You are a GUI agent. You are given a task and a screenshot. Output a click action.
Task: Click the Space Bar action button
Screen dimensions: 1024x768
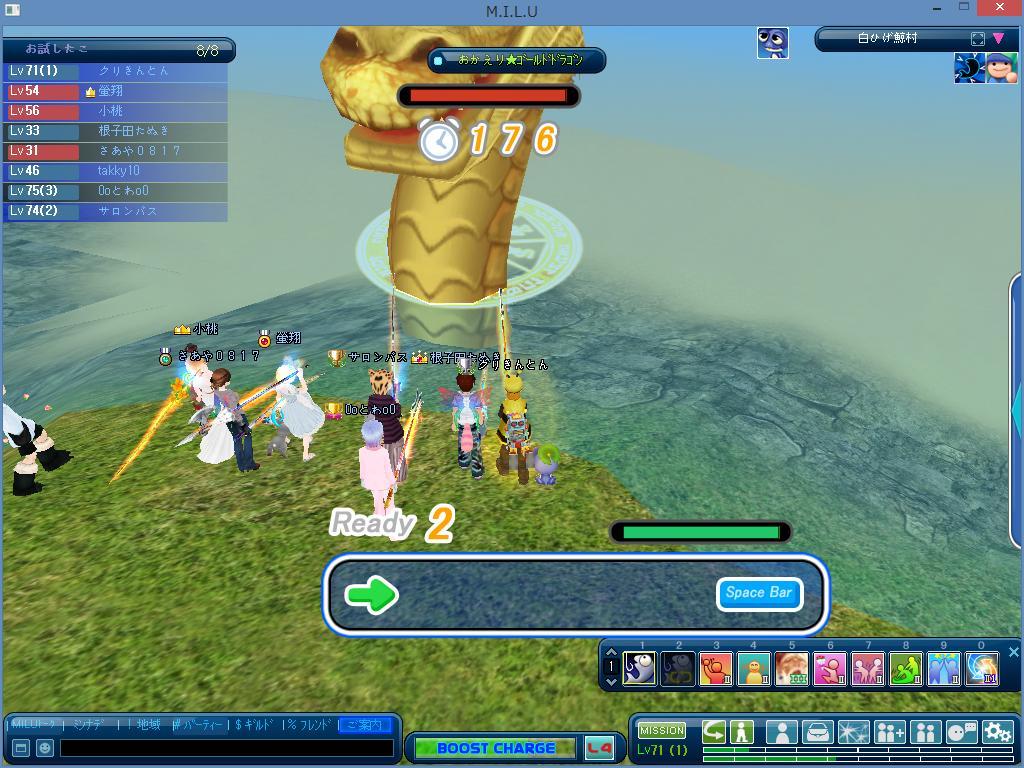(x=758, y=593)
